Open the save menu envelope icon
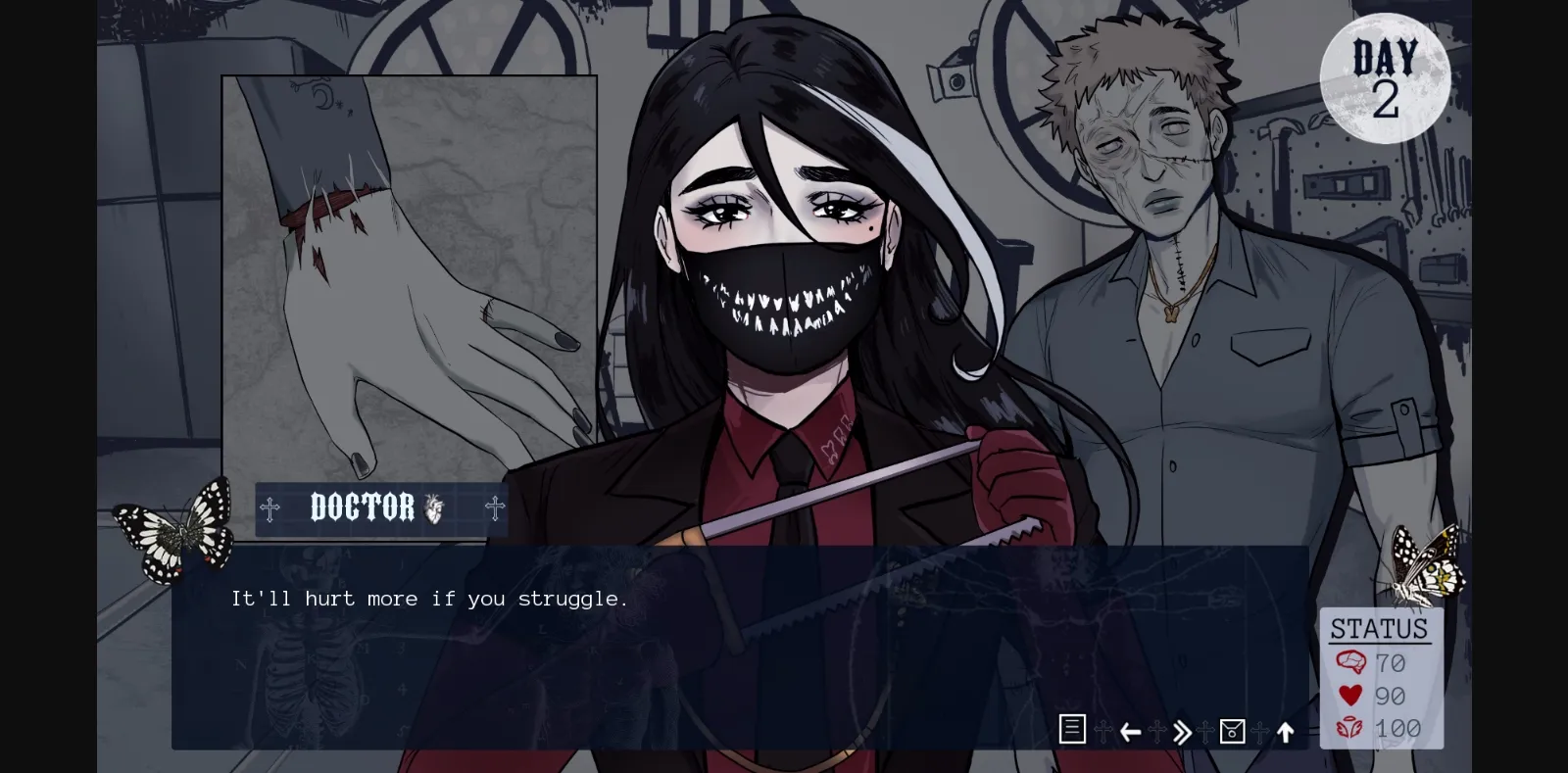This screenshot has width=1568, height=773. pyautogui.click(x=1232, y=731)
